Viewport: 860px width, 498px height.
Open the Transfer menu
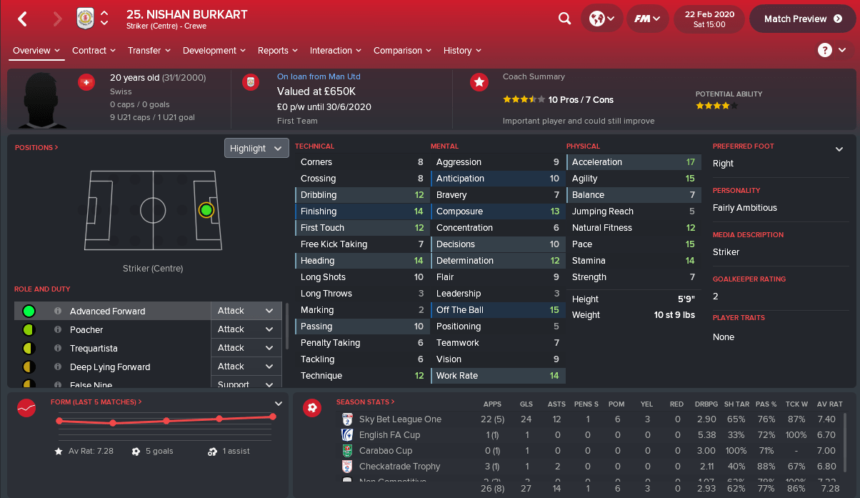click(149, 50)
